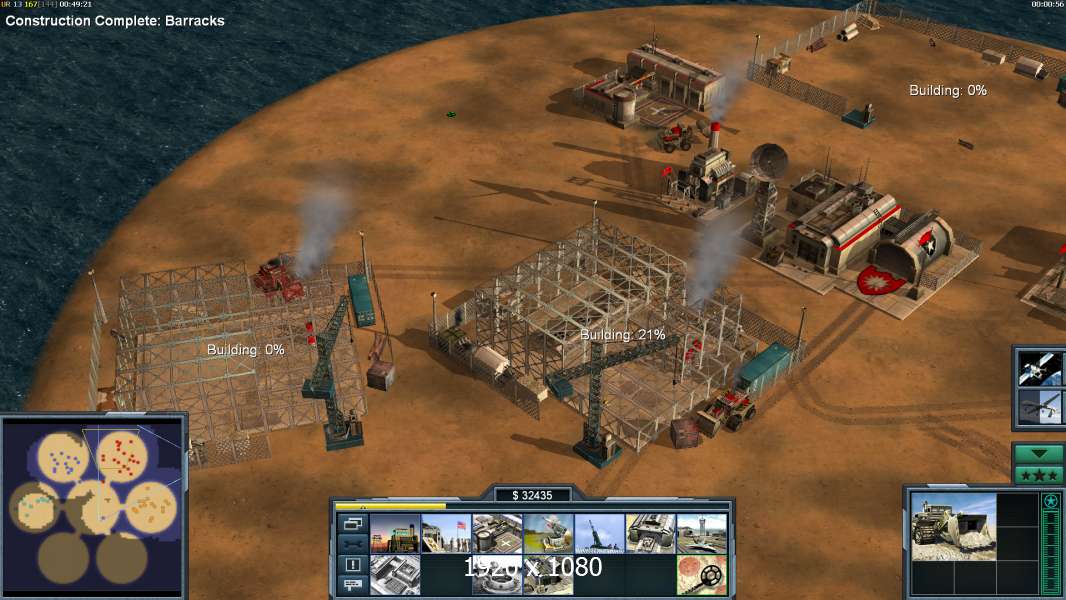
Task: Select the Firebase howitzer build icon
Action: point(599,534)
